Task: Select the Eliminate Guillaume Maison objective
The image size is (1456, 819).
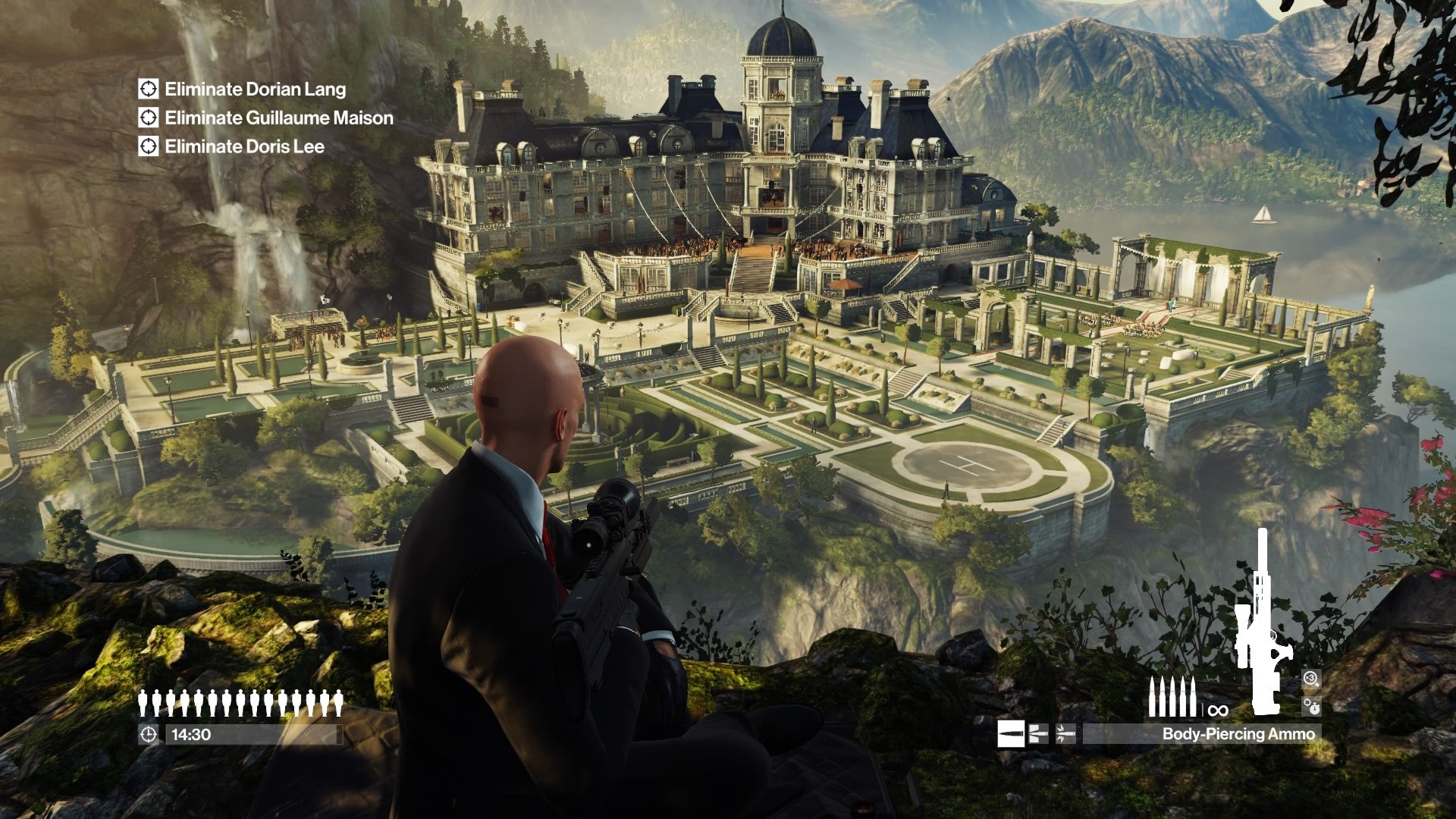Action: (278, 118)
